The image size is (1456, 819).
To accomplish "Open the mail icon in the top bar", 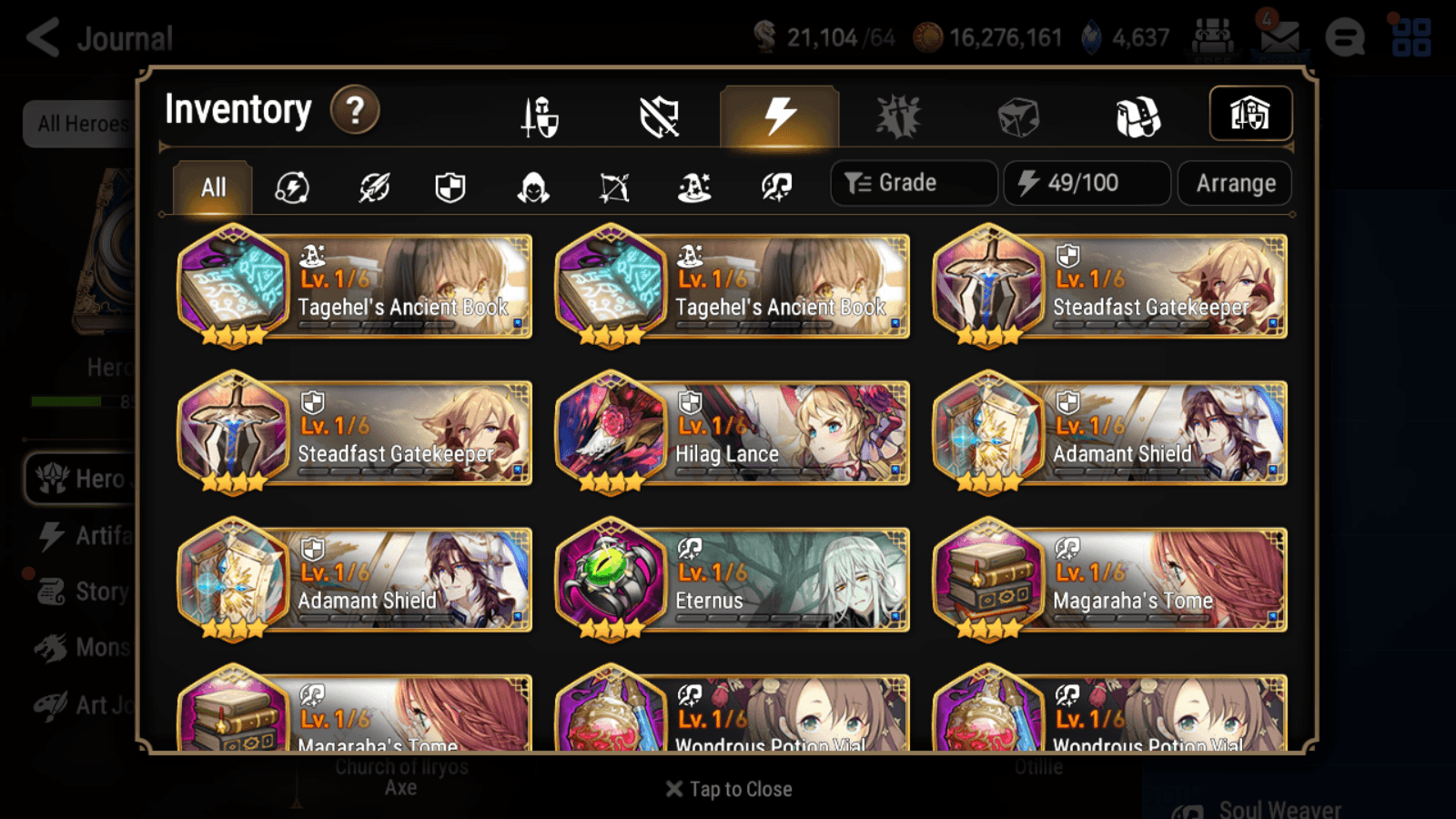I will tap(1279, 36).
